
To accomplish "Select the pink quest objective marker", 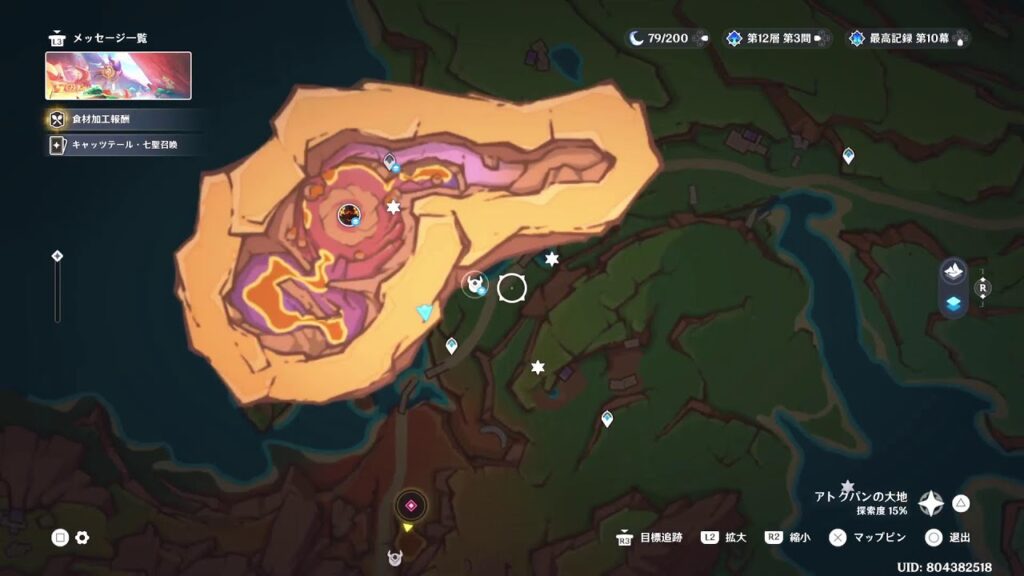I will tap(410, 505).
